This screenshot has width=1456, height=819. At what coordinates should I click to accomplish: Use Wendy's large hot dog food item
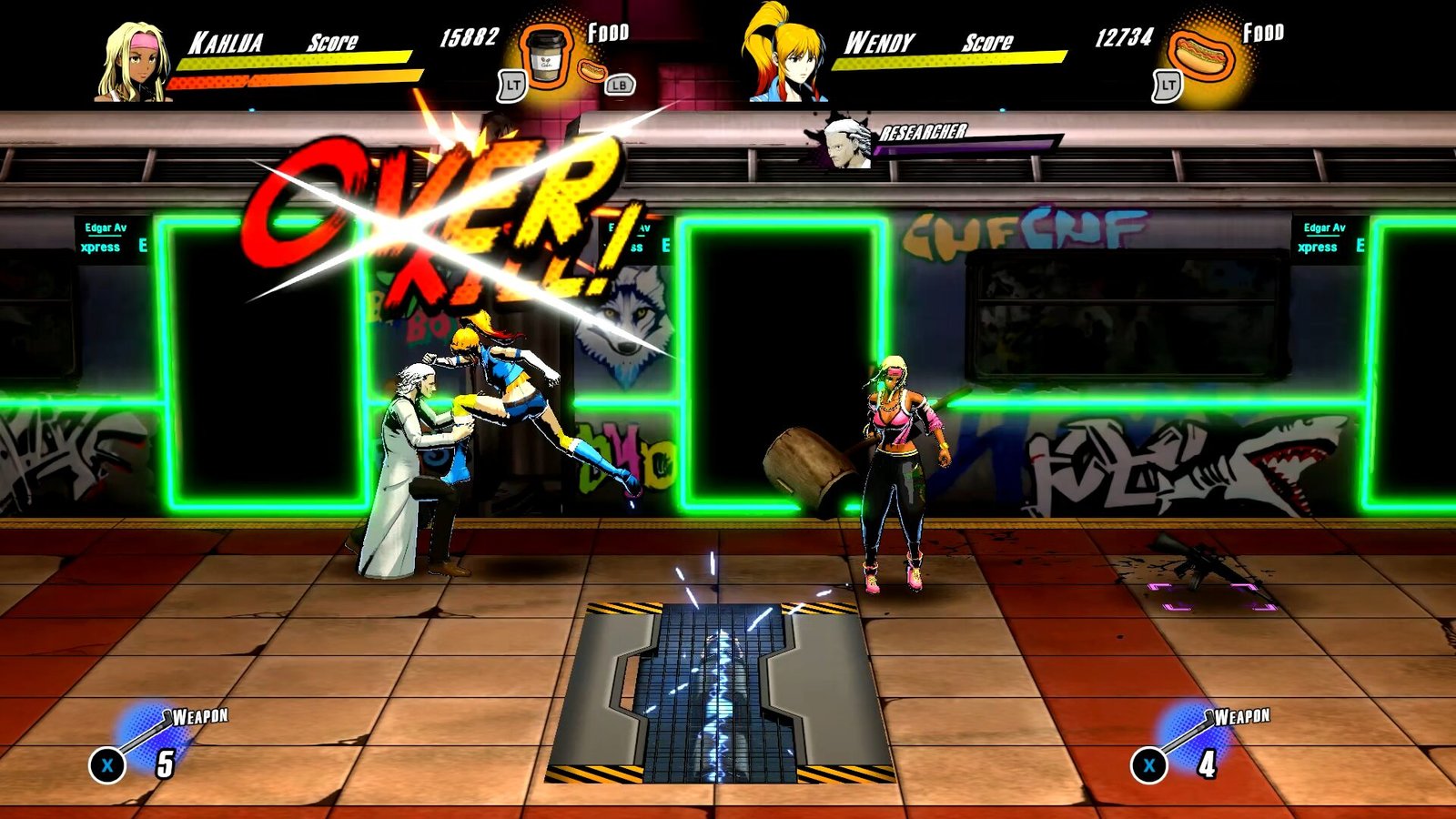click(1202, 56)
